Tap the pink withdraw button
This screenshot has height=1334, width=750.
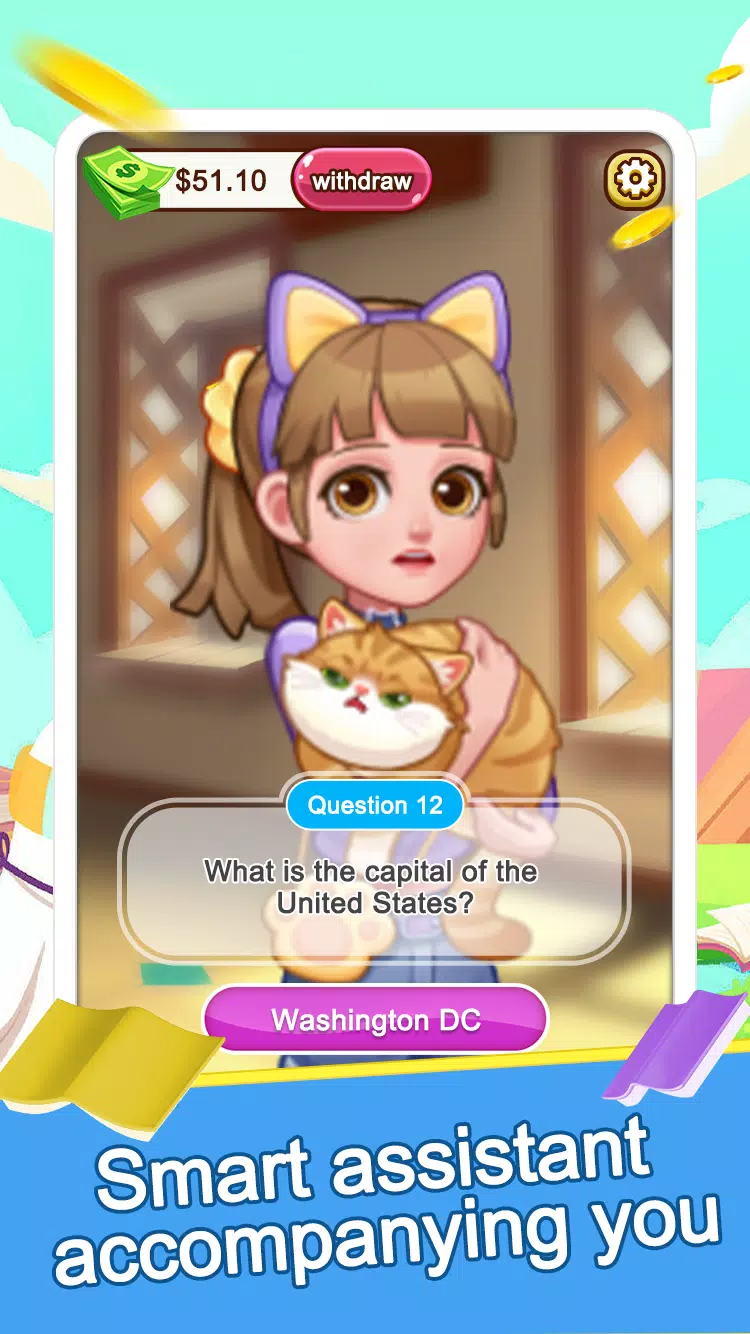(361, 181)
